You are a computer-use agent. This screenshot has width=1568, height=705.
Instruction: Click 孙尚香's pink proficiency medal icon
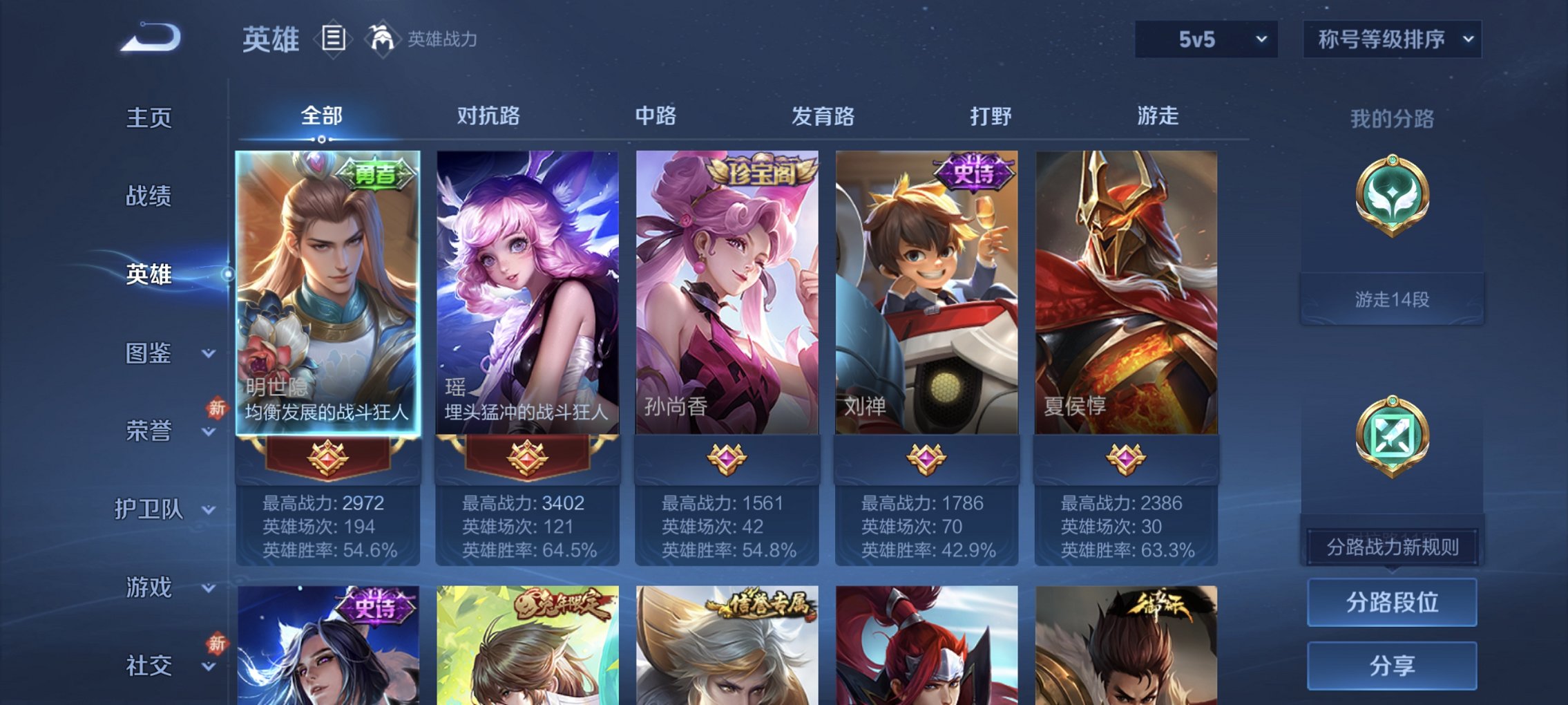point(728,459)
